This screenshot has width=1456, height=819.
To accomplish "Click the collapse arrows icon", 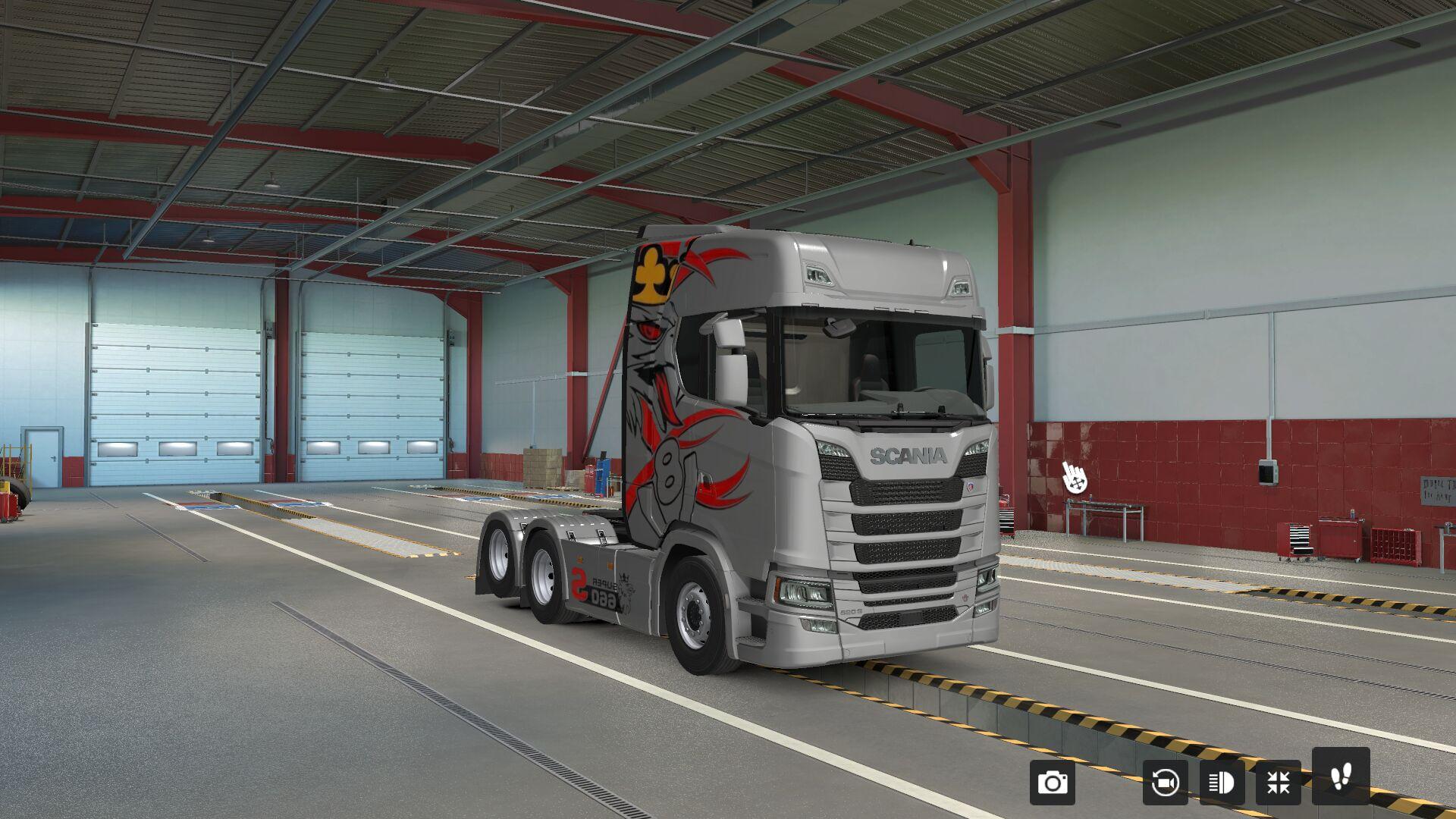I will tap(1279, 782).
